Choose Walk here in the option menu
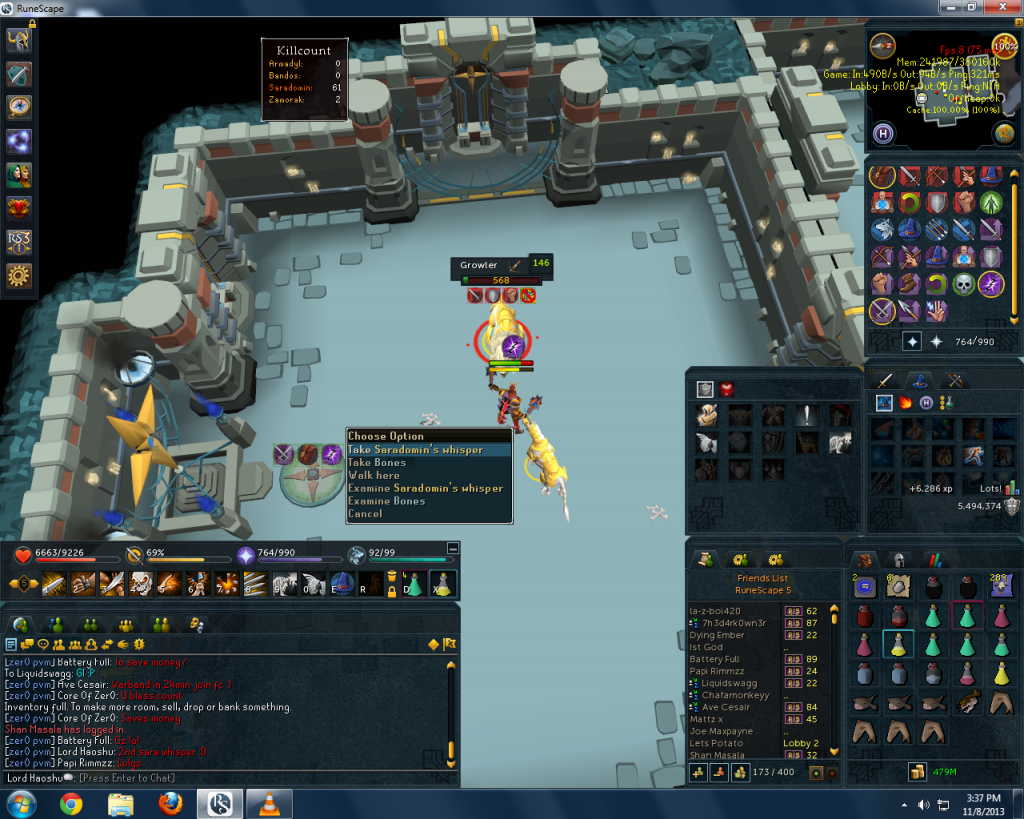The image size is (1024, 819). click(374, 476)
